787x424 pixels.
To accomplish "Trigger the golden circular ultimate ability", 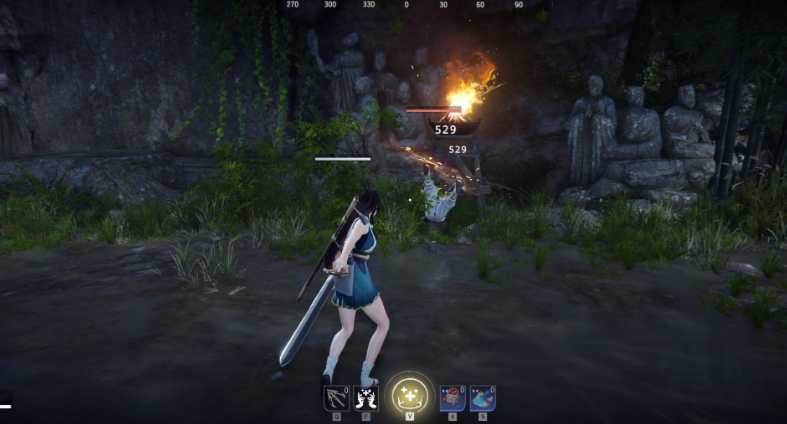I will pos(409,394).
